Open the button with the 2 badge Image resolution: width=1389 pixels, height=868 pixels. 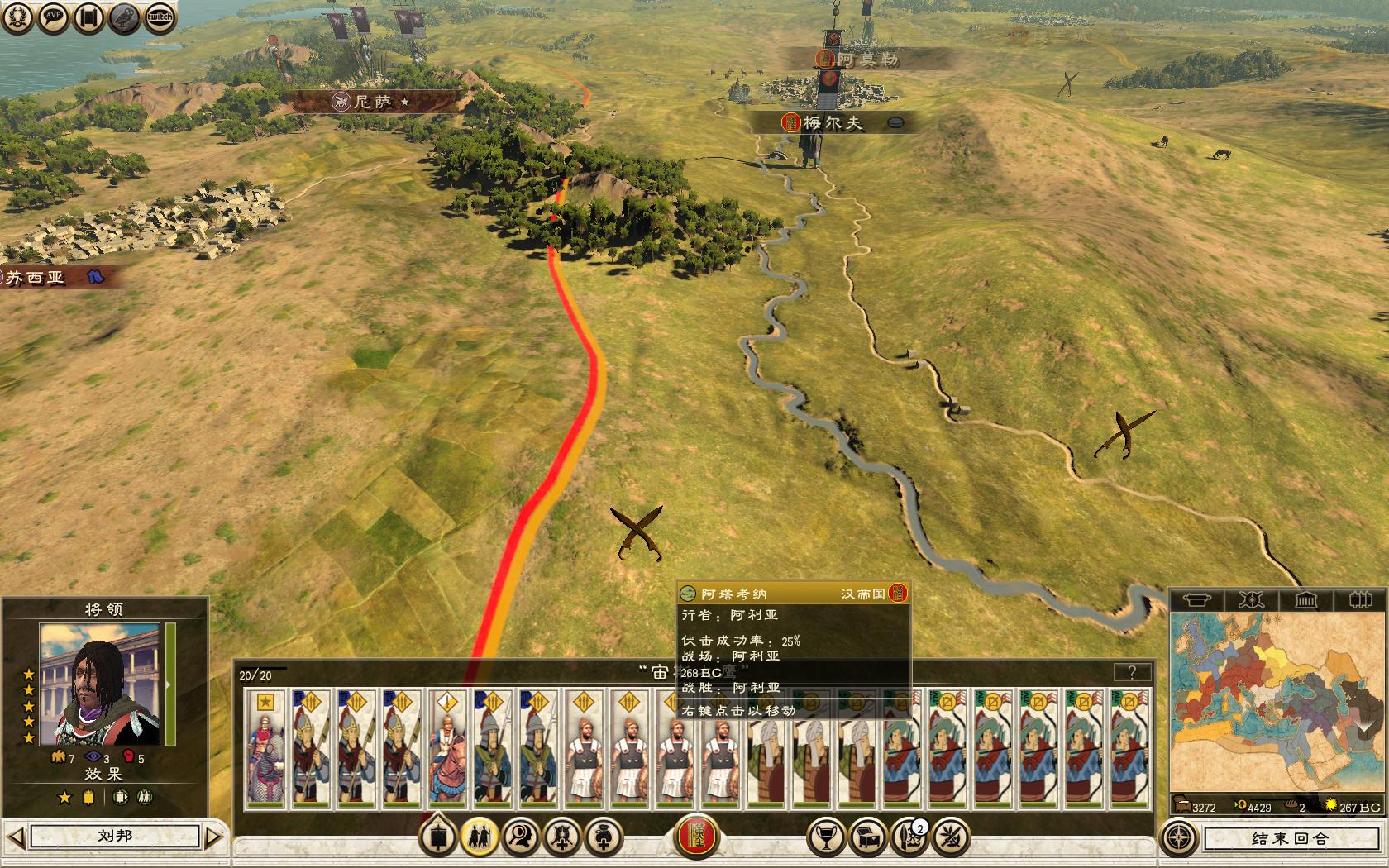[909, 838]
